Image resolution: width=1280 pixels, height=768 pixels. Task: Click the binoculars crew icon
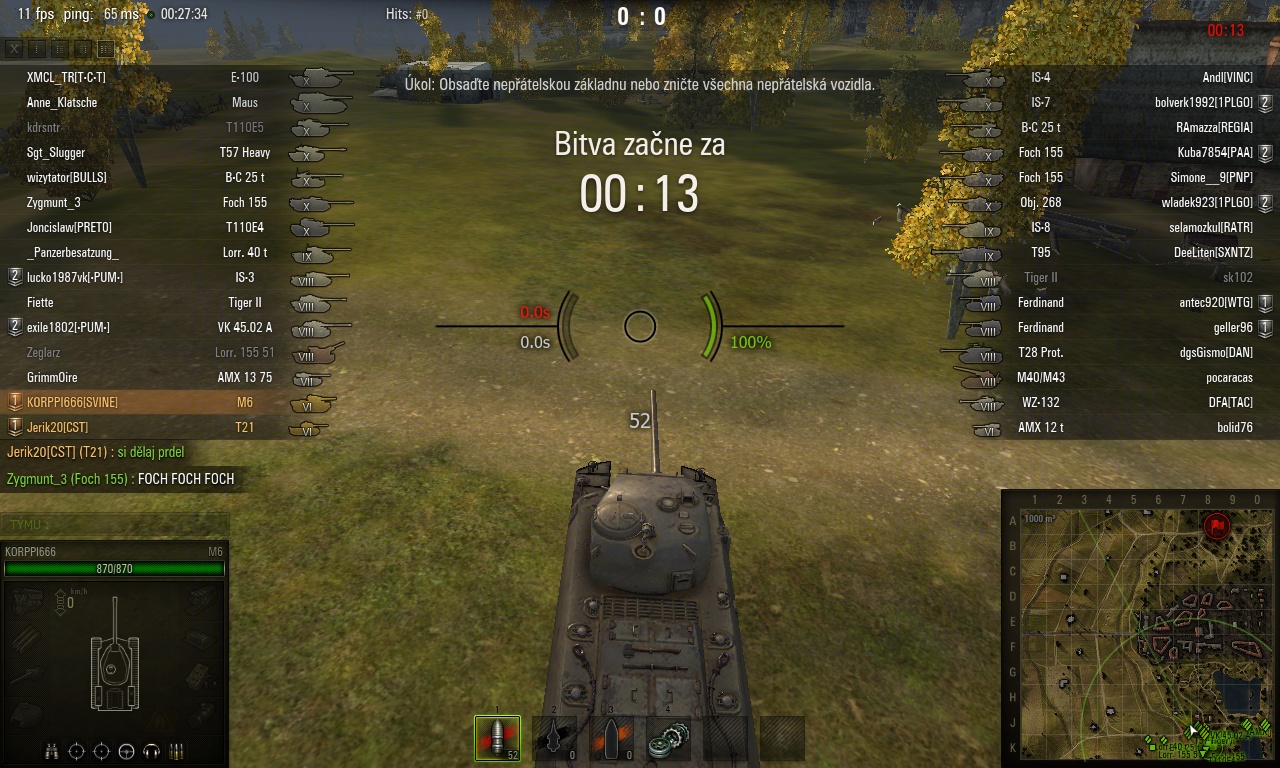tap(52, 751)
